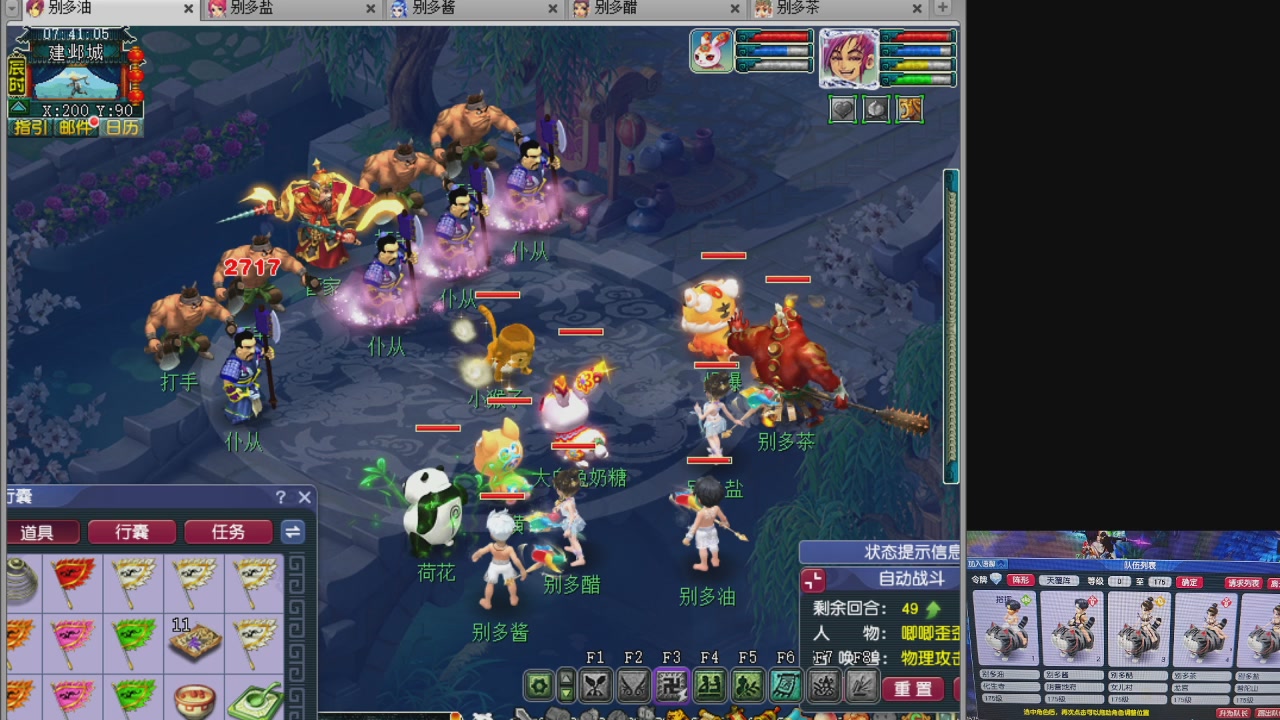Select teammate 别多酱 in the team list
The height and width of the screenshot is (720, 1280).
(x=1072, y=630)
